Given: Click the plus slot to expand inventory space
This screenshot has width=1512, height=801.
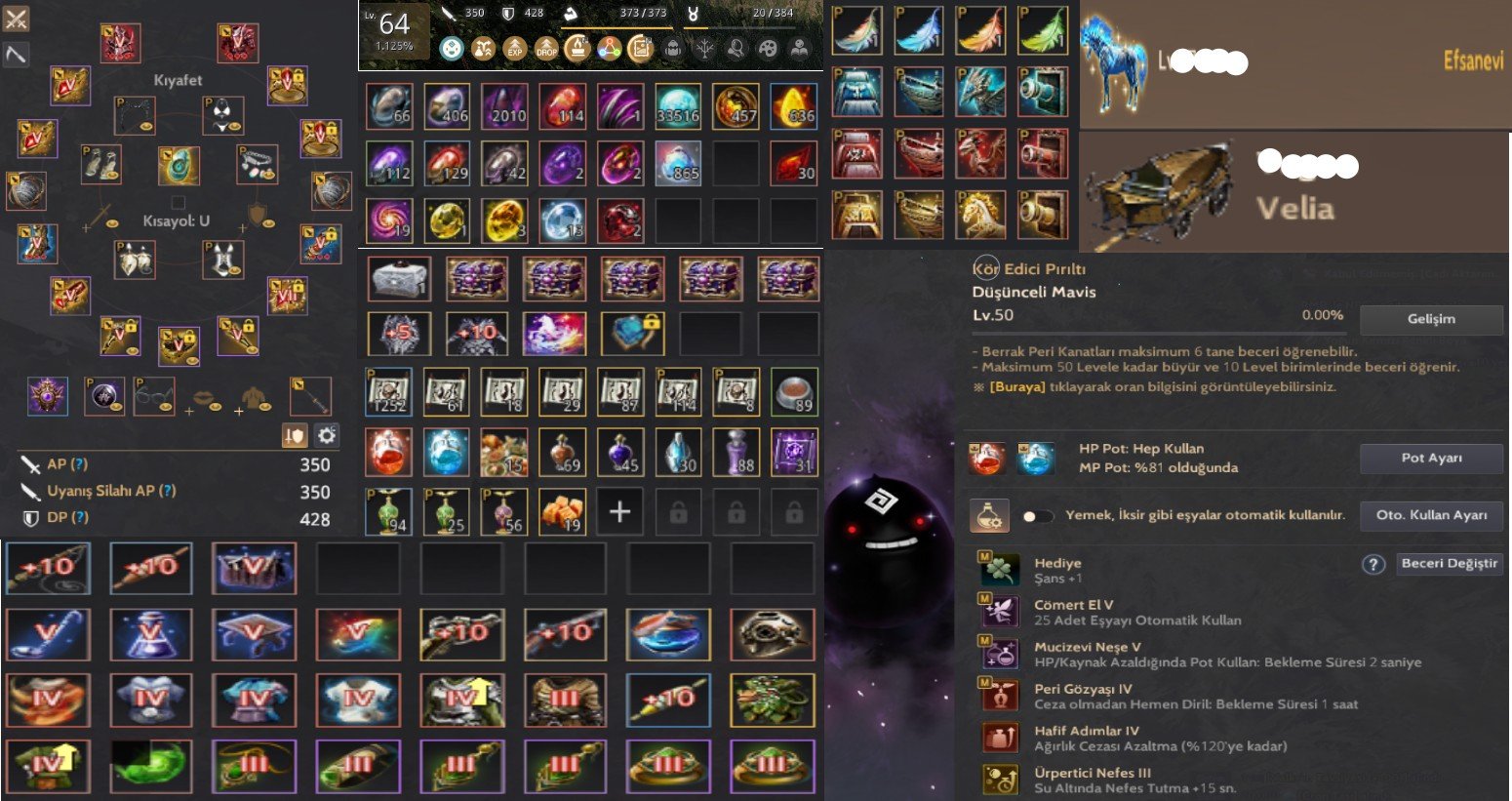Looking at the screenshot, I should (x=619, y=511).
